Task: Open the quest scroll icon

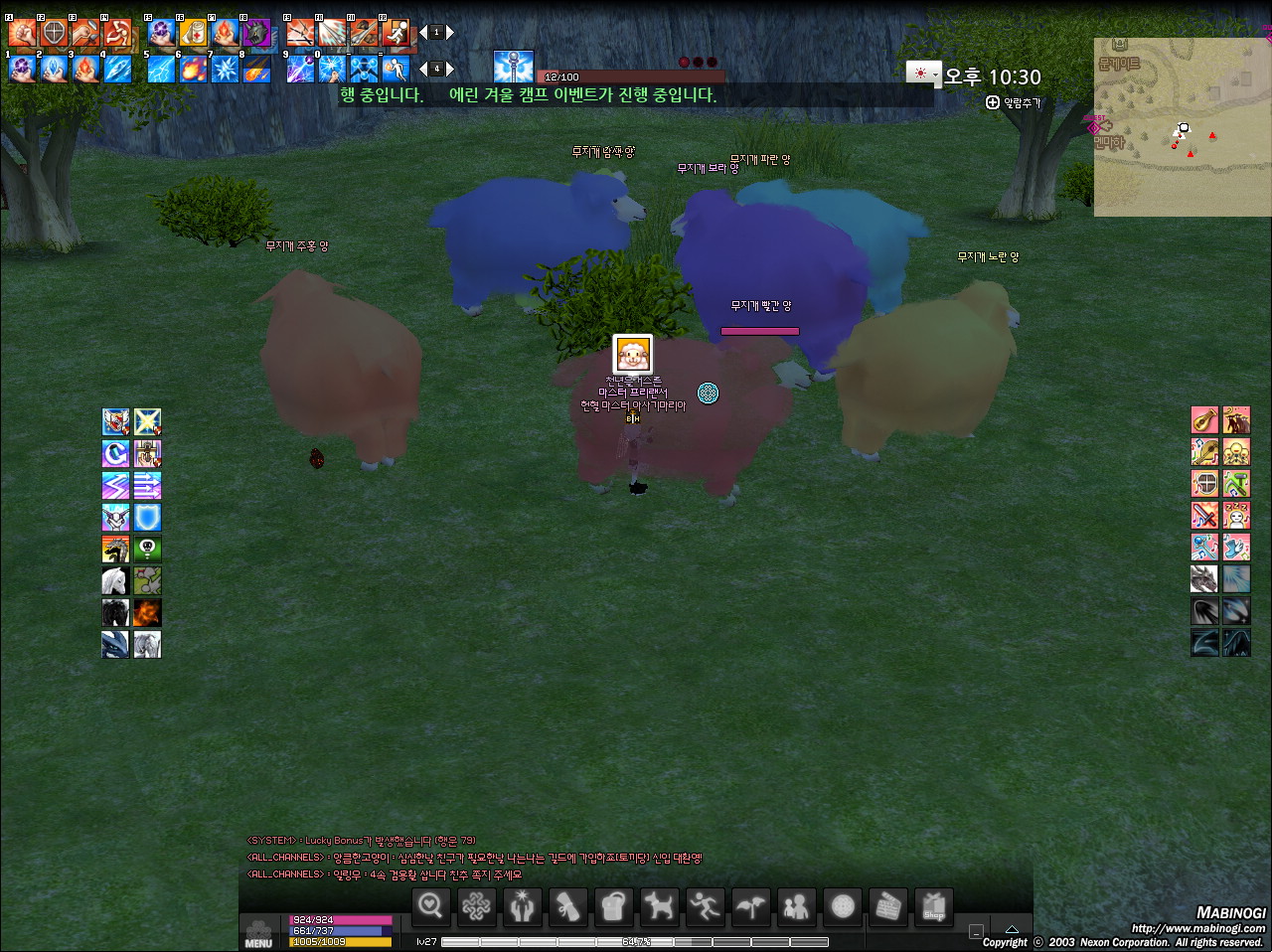Action: click(567, 906)
